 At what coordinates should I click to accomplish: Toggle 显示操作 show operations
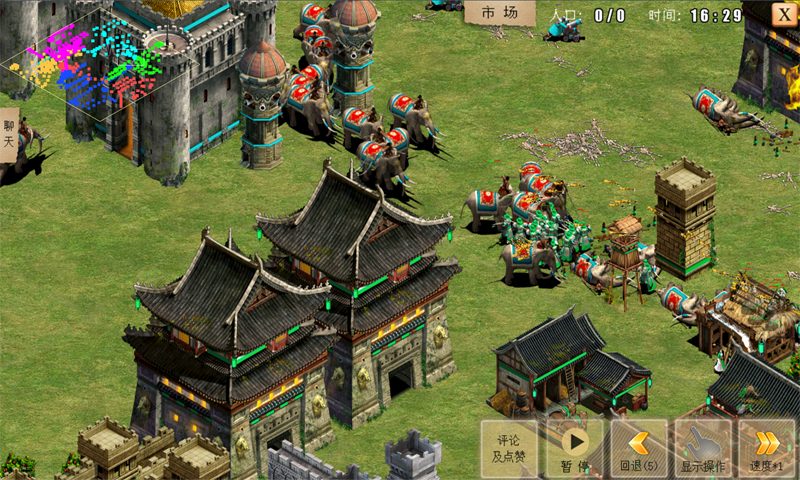tap(702, 447)
